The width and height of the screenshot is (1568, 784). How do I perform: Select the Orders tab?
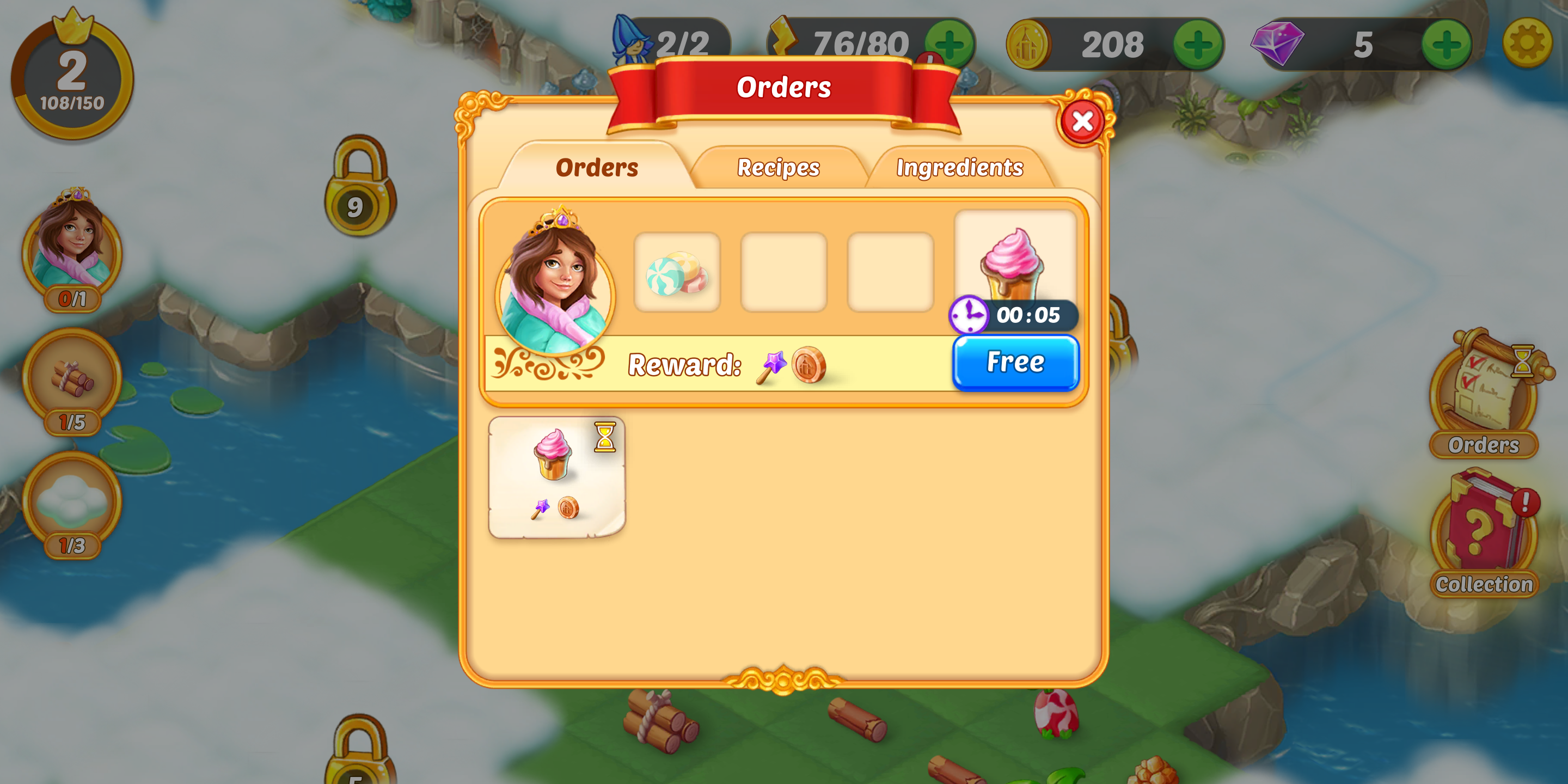pyautogui.click(x=597, y=167)
